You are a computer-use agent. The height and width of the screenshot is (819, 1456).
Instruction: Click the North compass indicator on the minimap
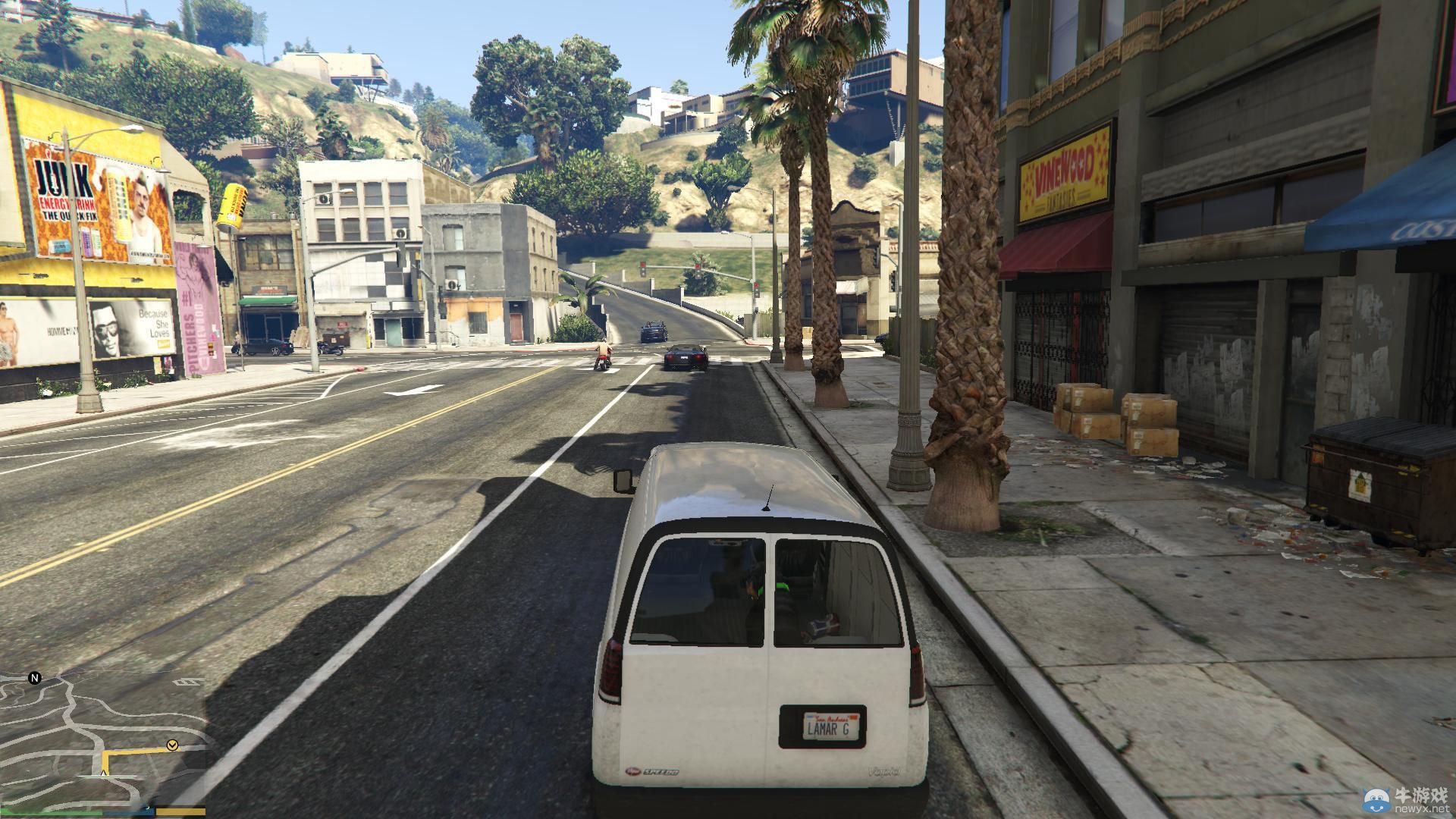34,678
